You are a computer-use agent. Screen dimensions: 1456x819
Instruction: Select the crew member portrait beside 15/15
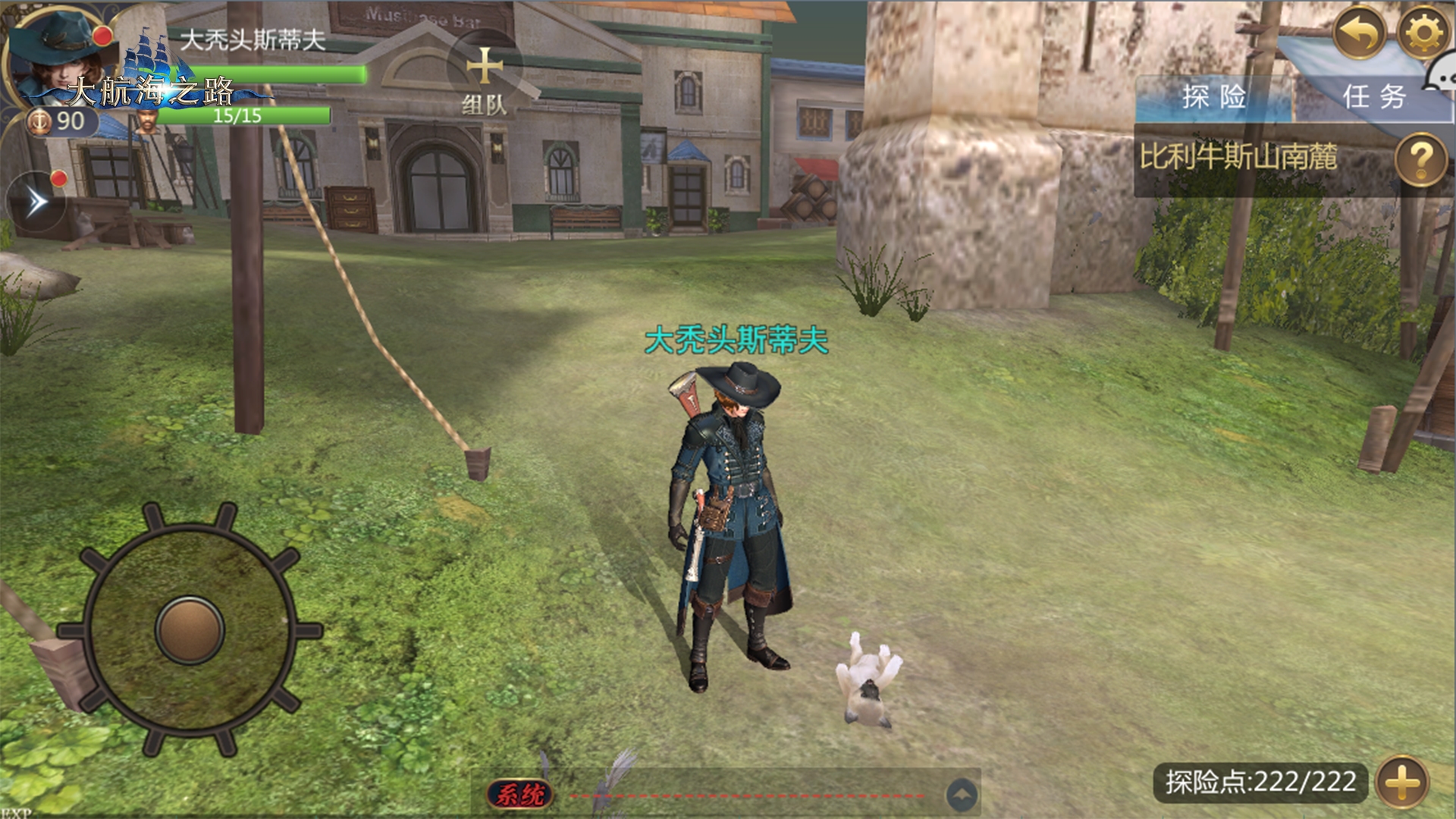click(146, 121)
